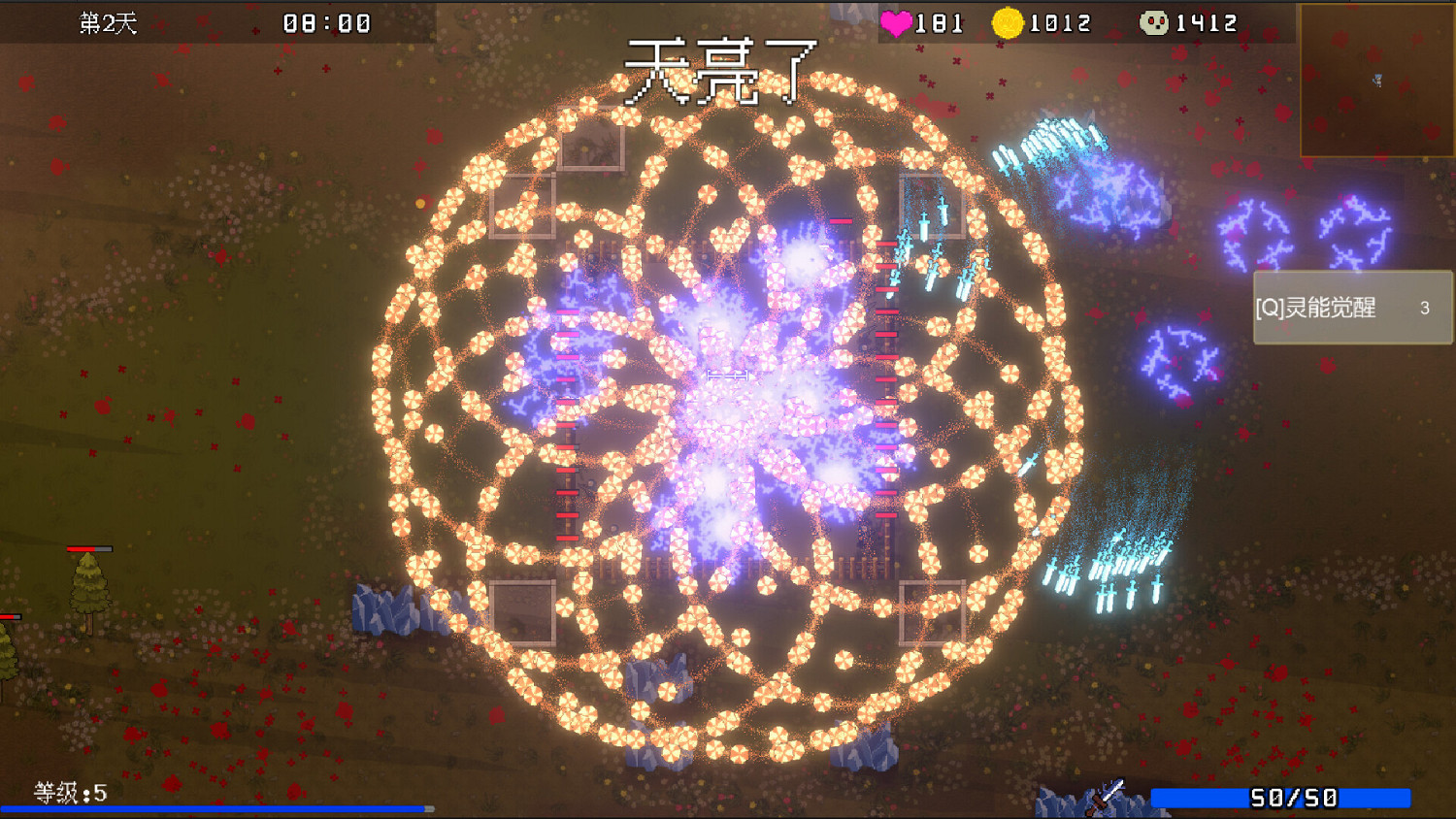Viewport: 1456px width, 819px height.
Task: Click the pink heart health icon
Action: pos(895,22)
